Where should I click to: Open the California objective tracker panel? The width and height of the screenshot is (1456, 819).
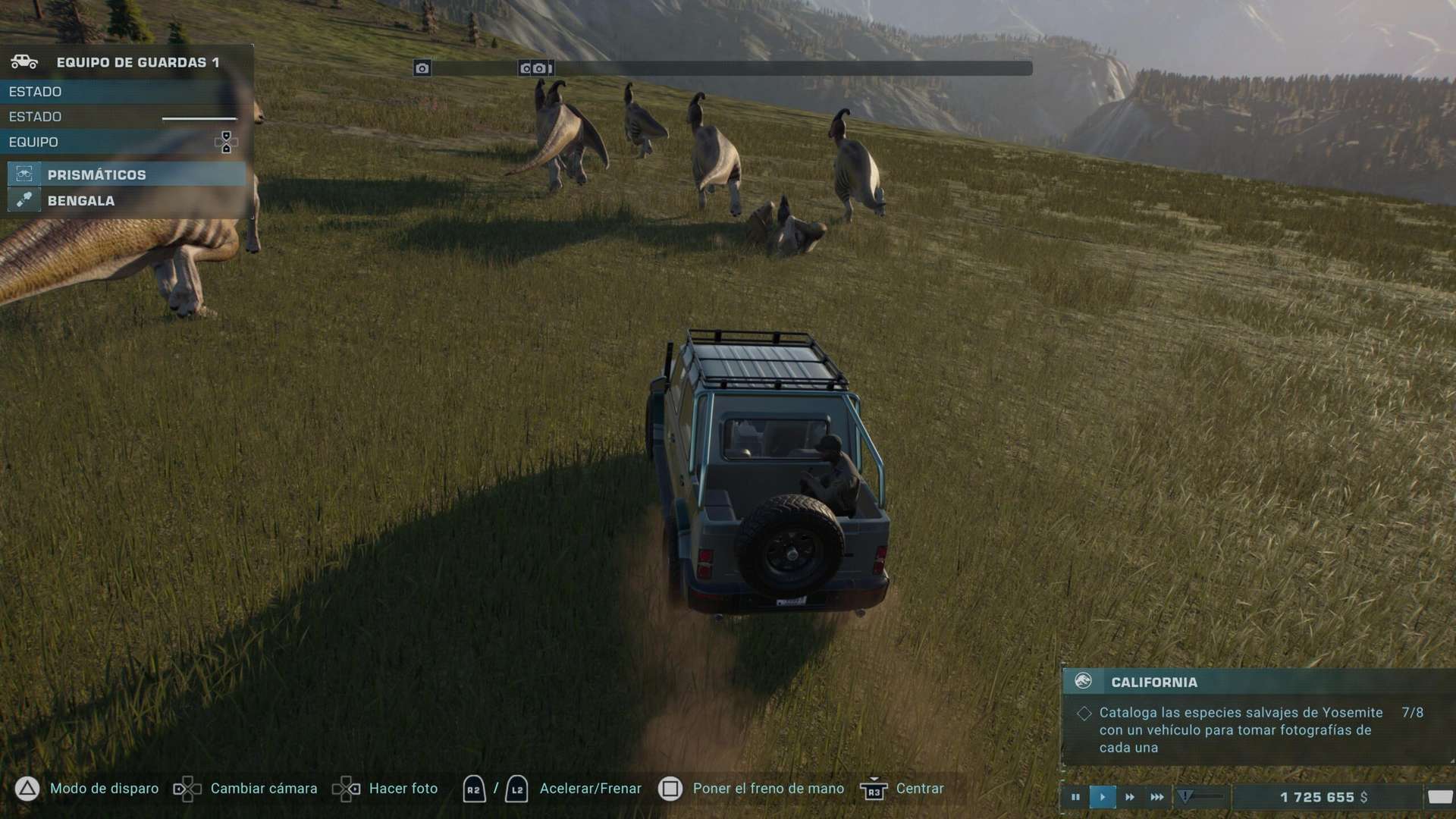click(x=1153, y=682)
